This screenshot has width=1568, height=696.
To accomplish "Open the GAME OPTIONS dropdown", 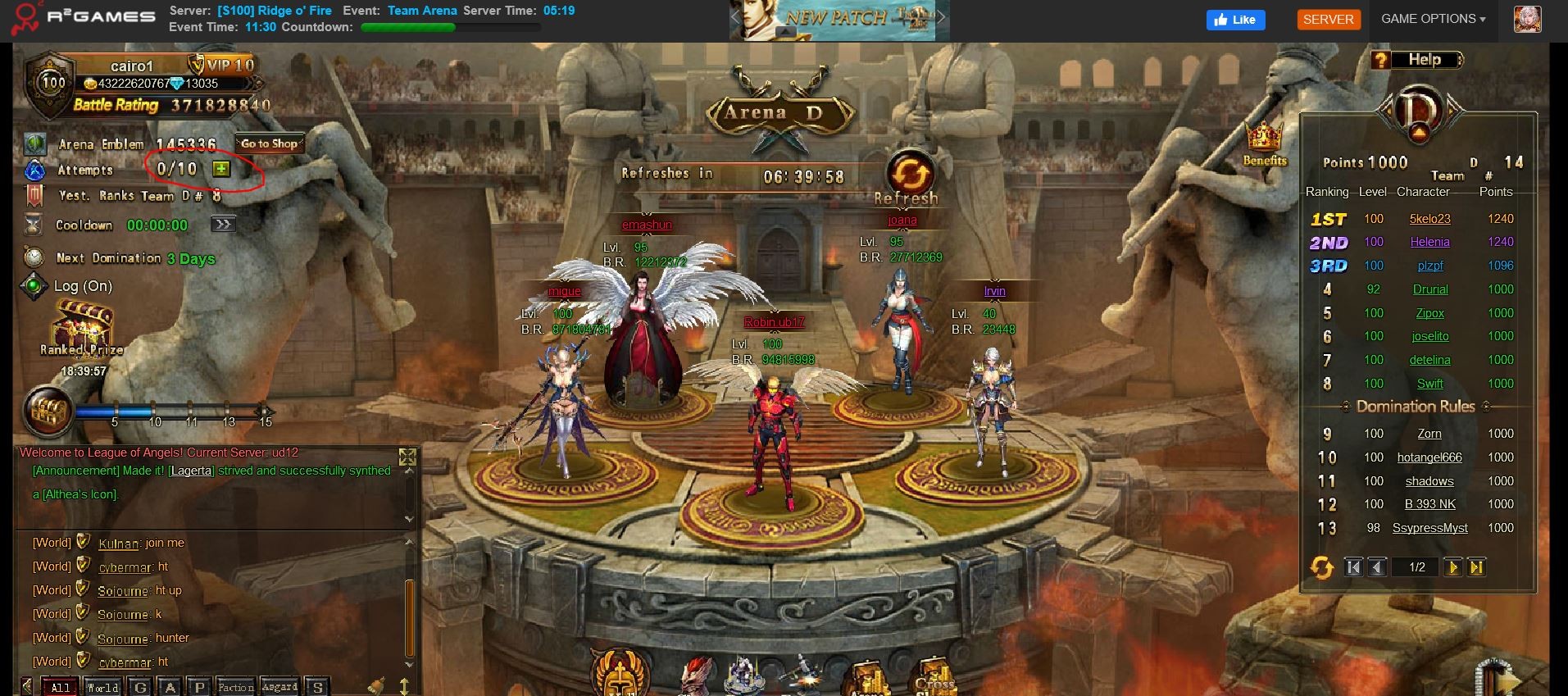I will tap(1433, 19).
